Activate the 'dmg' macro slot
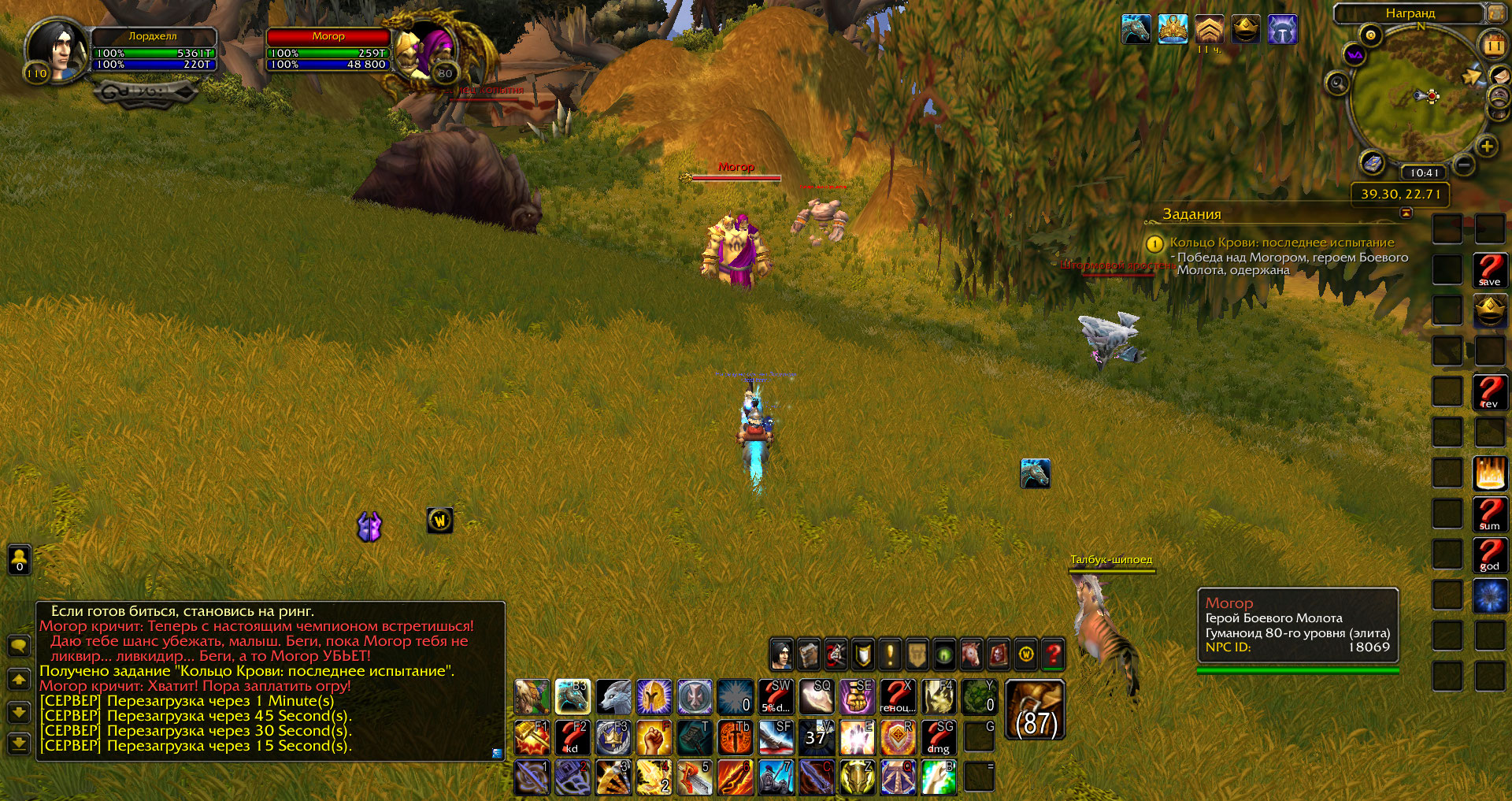This screenshot has width=1512, height=801. tap(939, 738)
